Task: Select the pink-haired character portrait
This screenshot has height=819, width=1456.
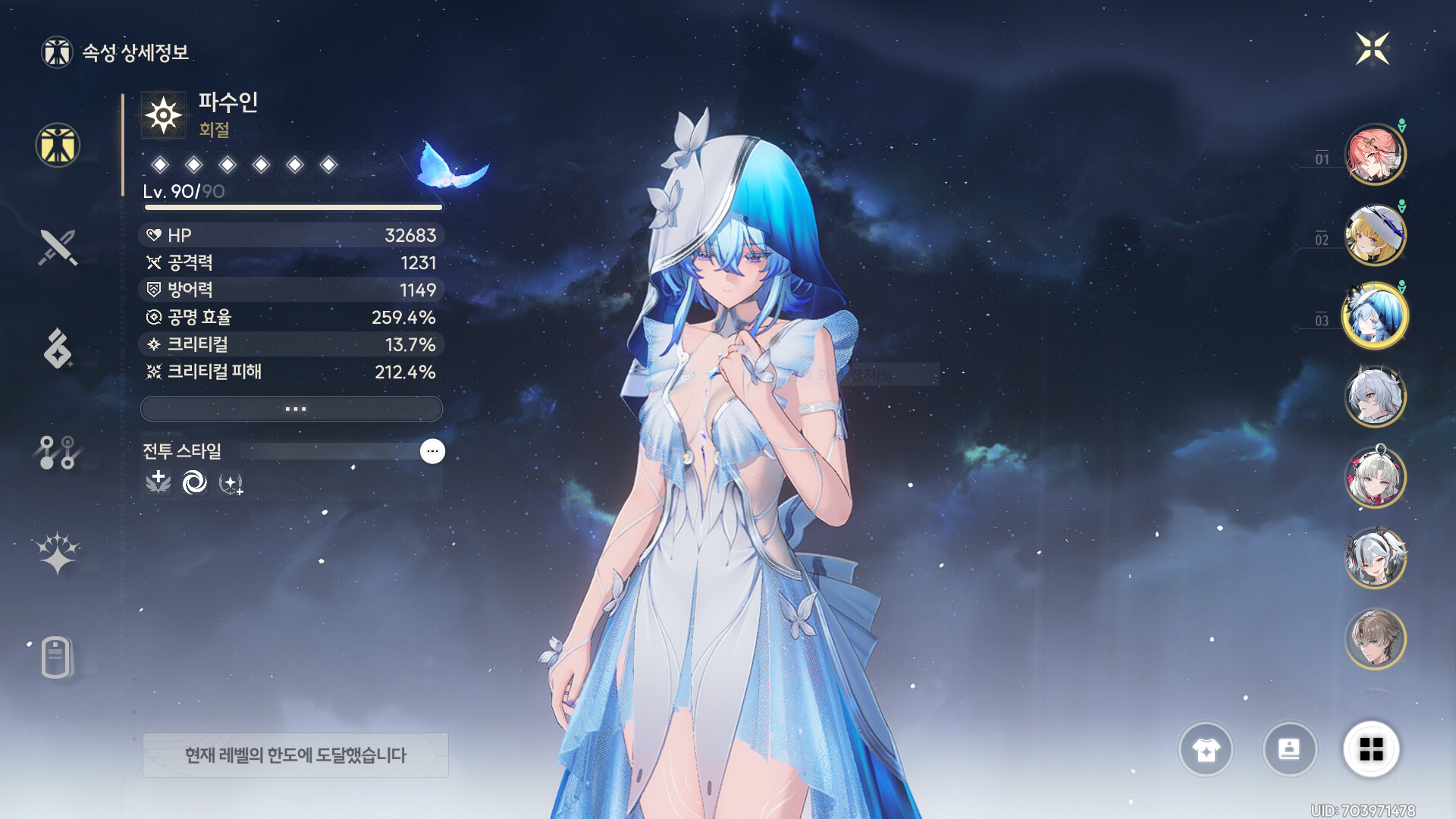Action: pyautogui.click(x=1375, y=155)
